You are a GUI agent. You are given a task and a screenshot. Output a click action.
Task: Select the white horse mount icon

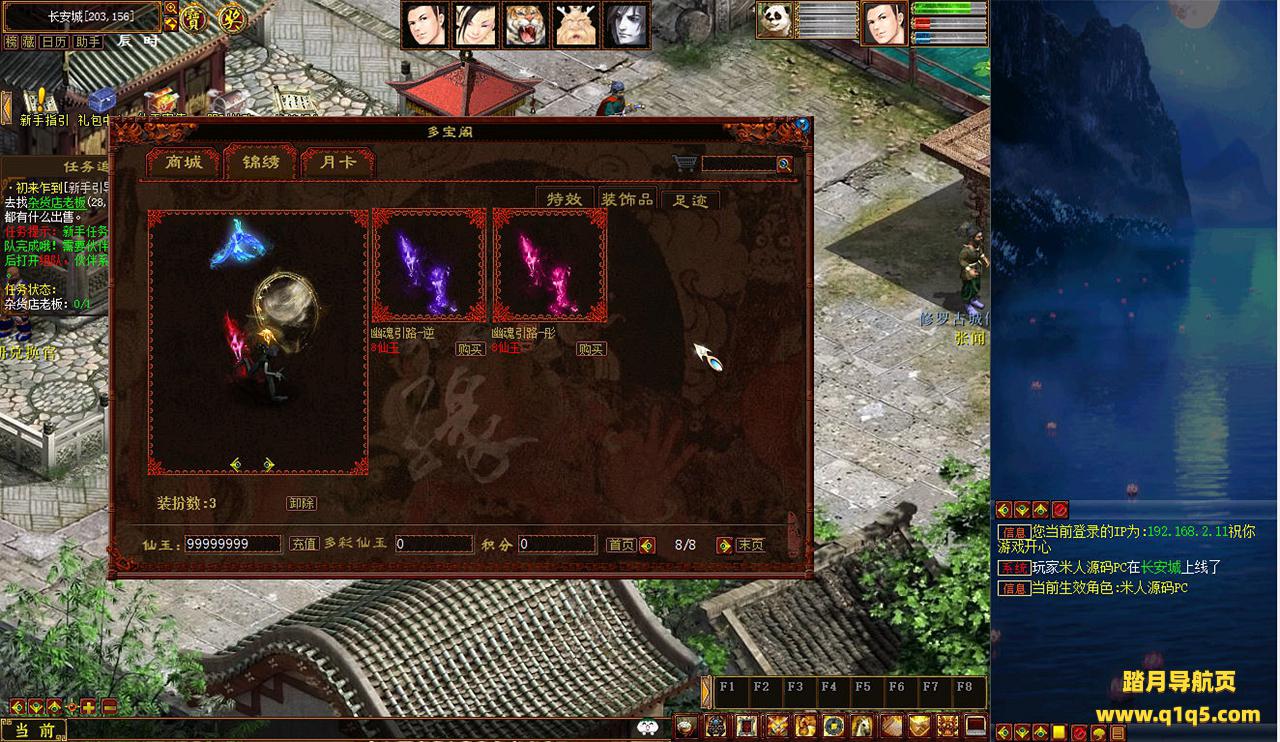pos(859,726)
